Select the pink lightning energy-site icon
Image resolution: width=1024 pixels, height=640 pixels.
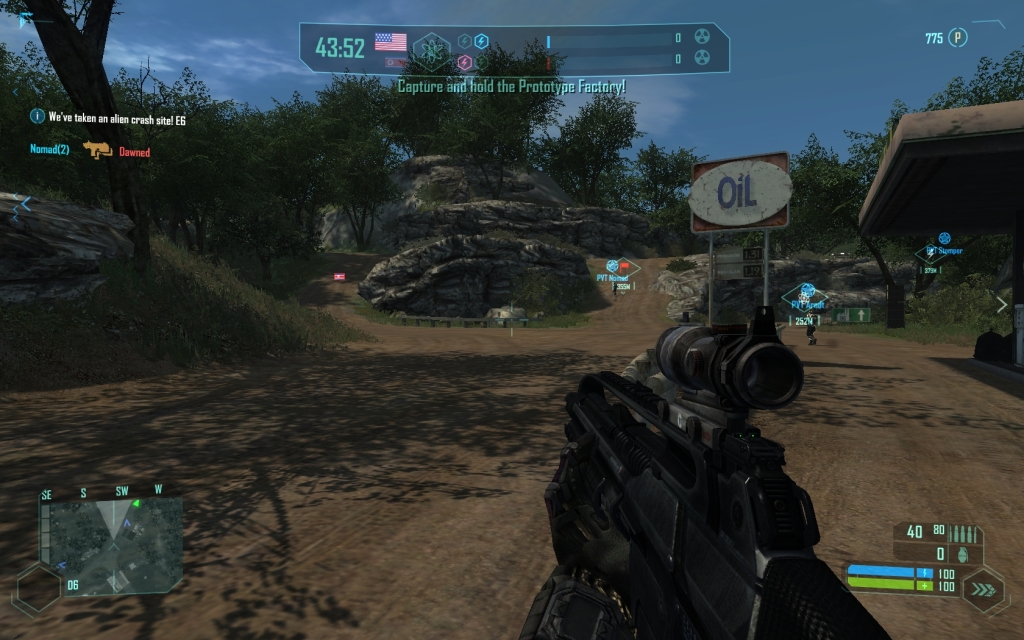point(465,62)
